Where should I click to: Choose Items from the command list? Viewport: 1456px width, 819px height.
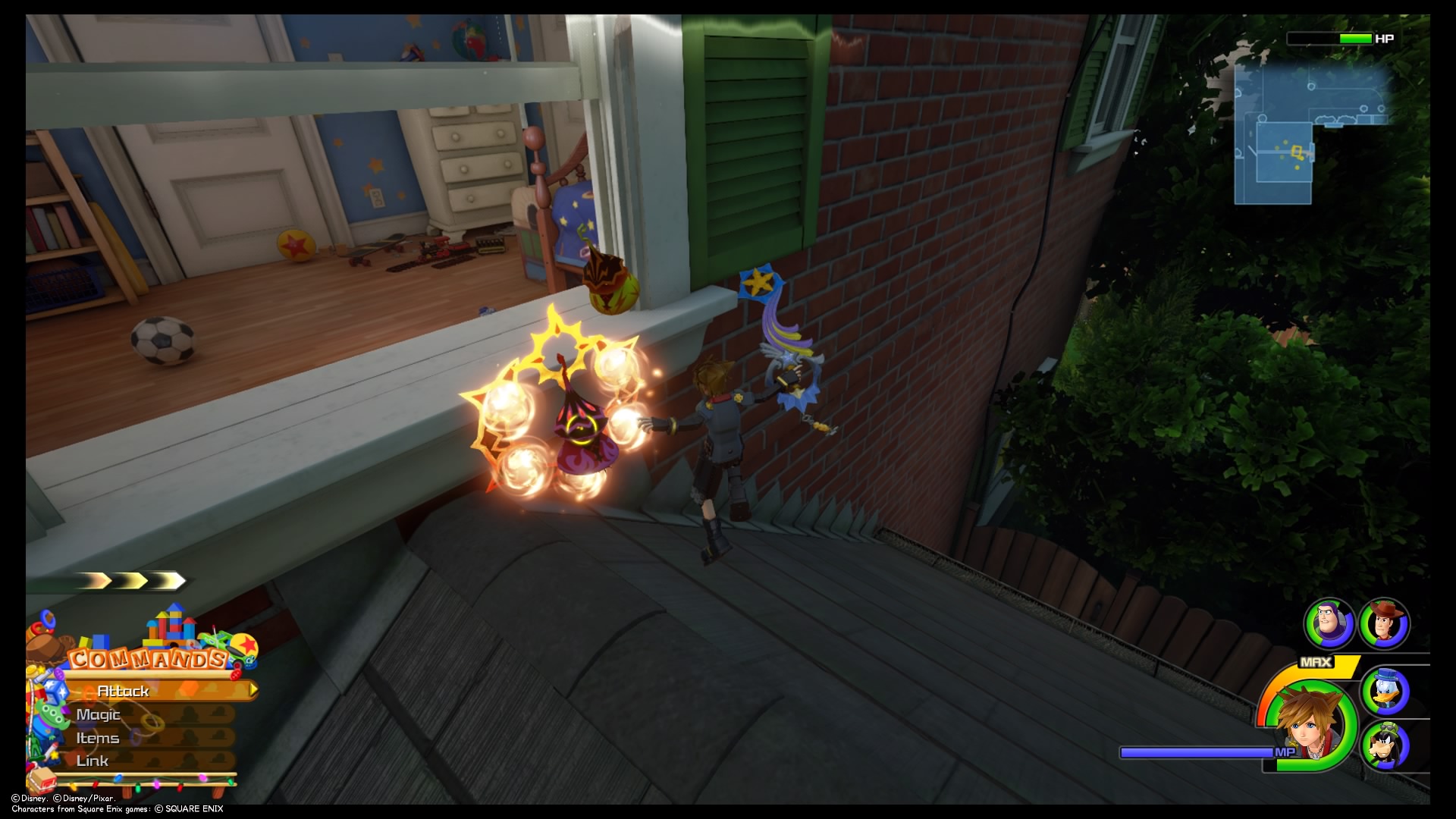(99, 739)
